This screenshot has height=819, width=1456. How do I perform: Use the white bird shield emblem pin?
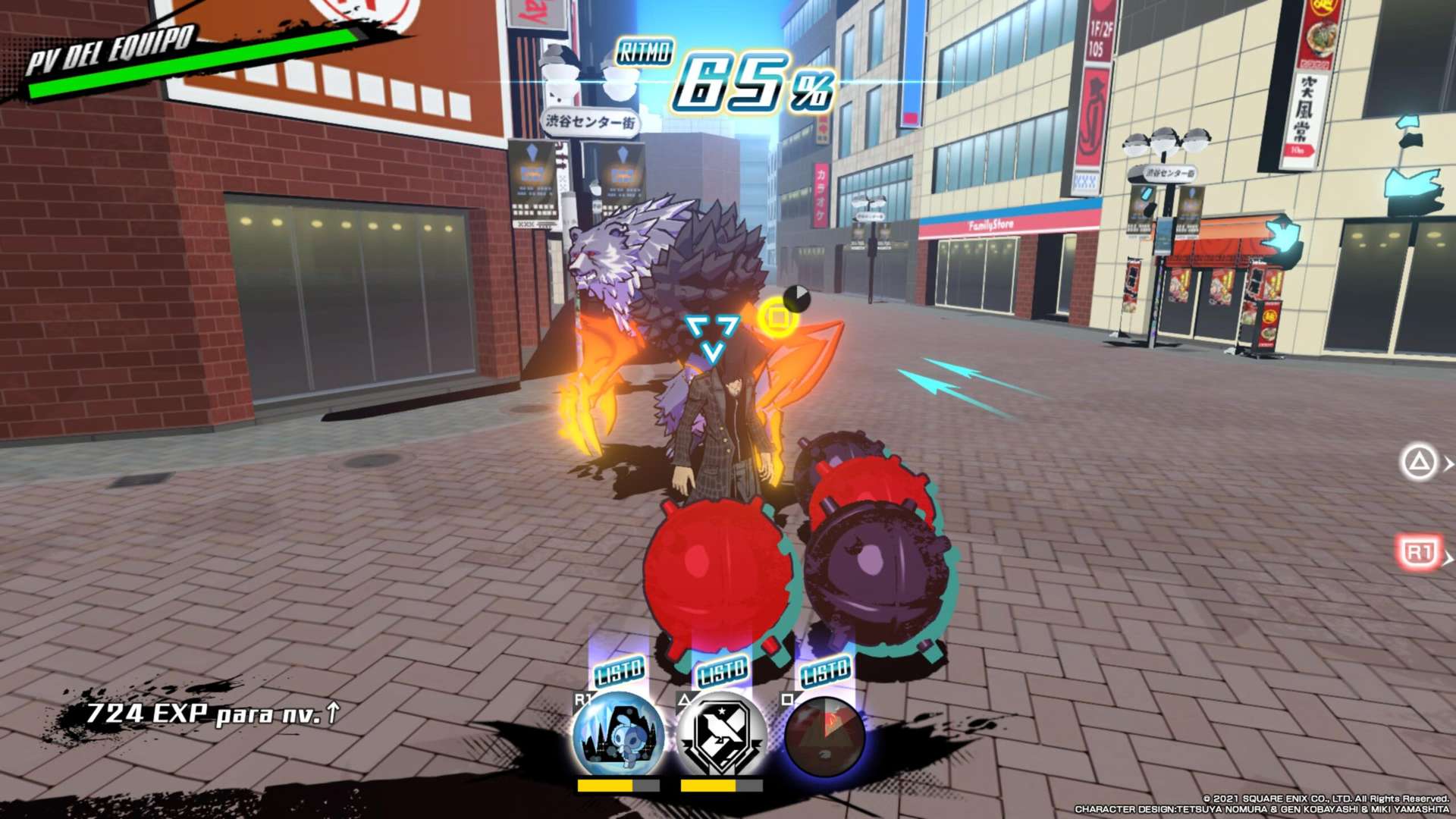(x=721, y=734)
